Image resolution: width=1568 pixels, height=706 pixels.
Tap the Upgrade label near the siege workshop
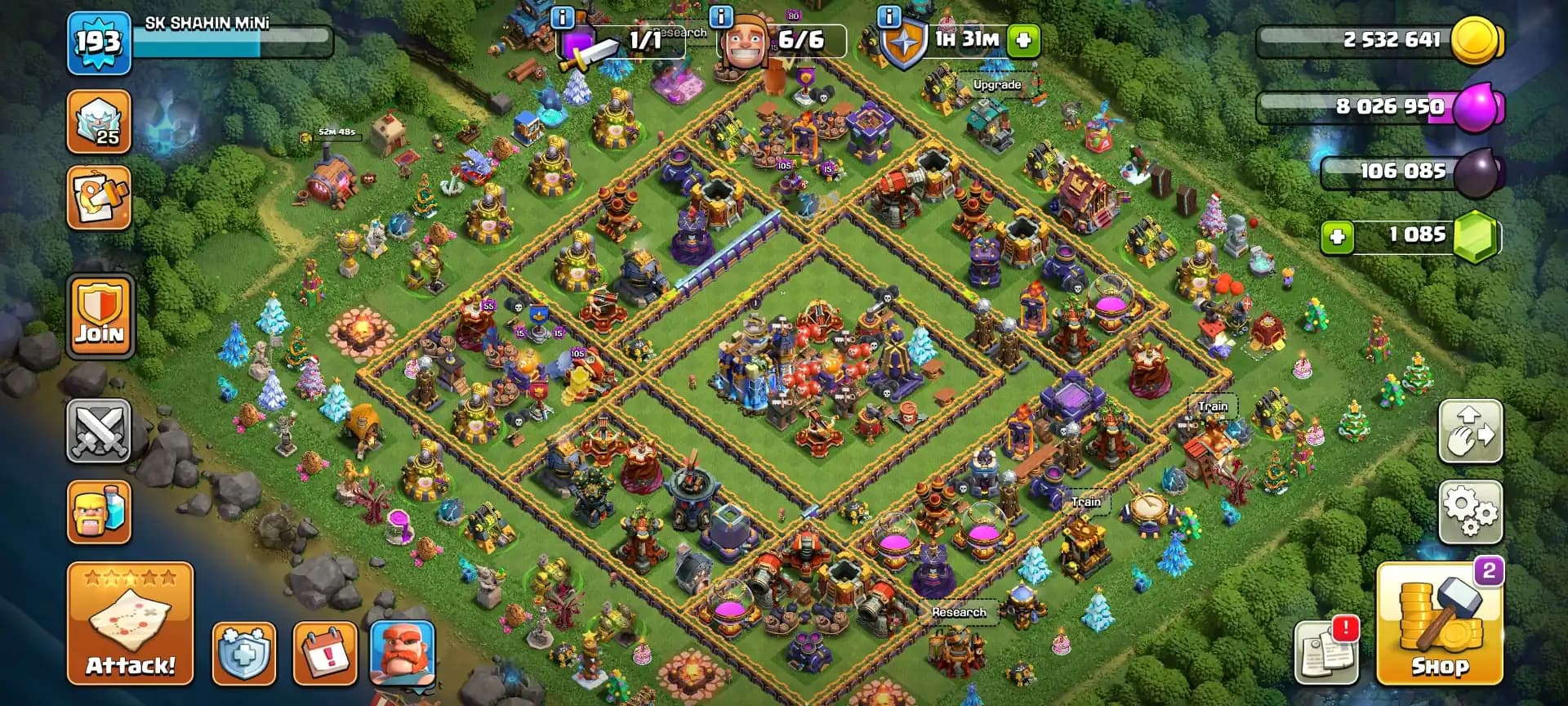998,84
